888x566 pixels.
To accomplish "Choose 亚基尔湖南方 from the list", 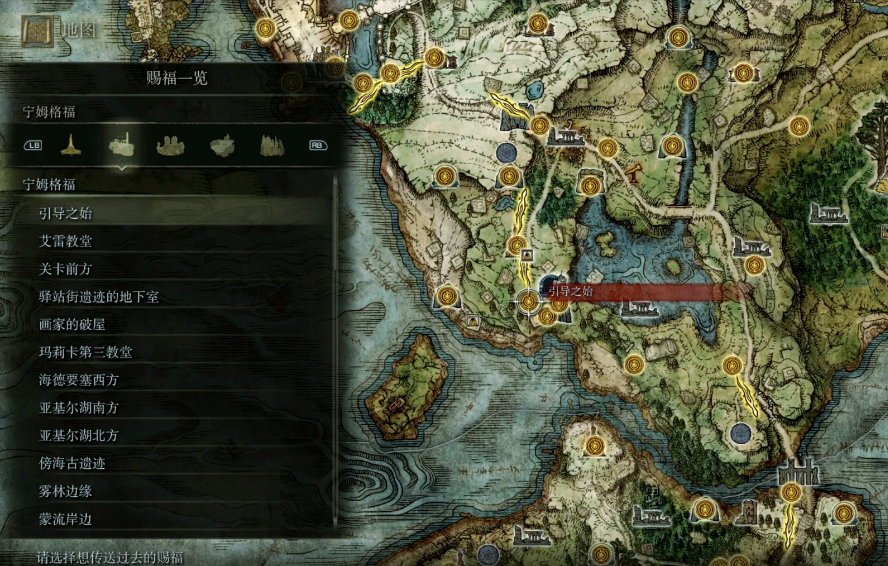I will coord(79,408).
